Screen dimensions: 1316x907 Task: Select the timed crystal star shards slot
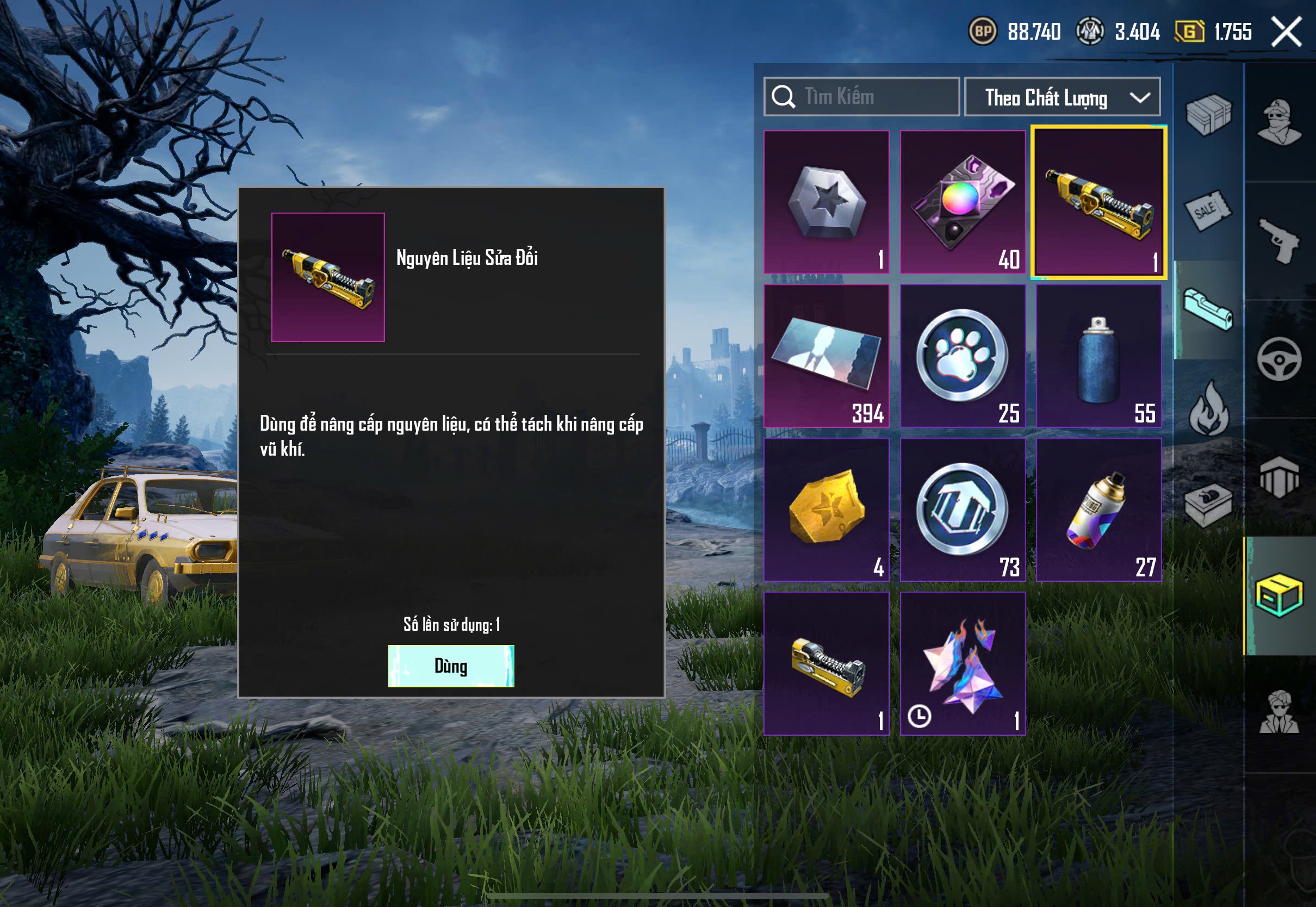pyautogui.click(x=963, y=664)
